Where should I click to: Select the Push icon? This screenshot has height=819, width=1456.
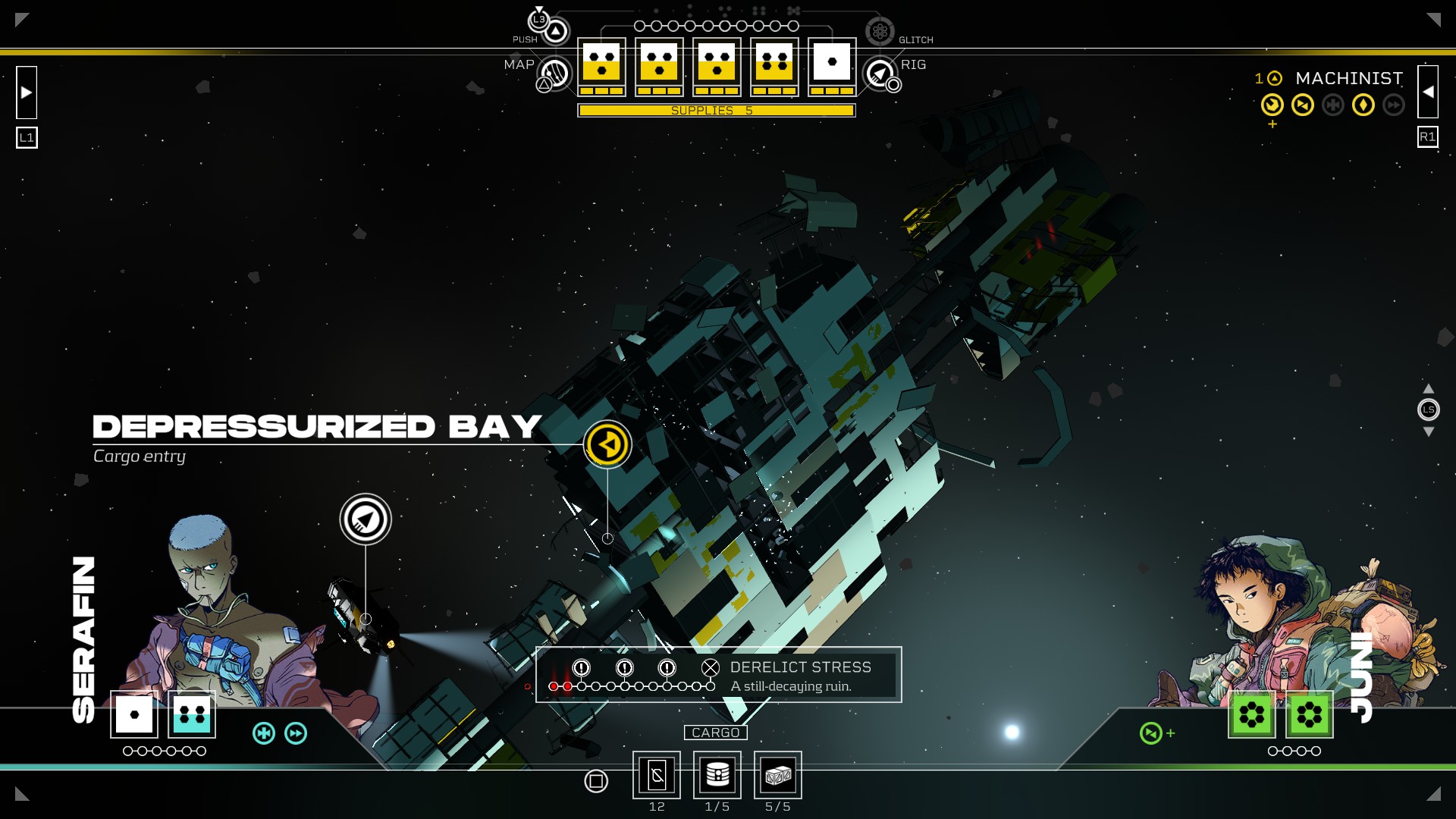[x=556, y=31]
